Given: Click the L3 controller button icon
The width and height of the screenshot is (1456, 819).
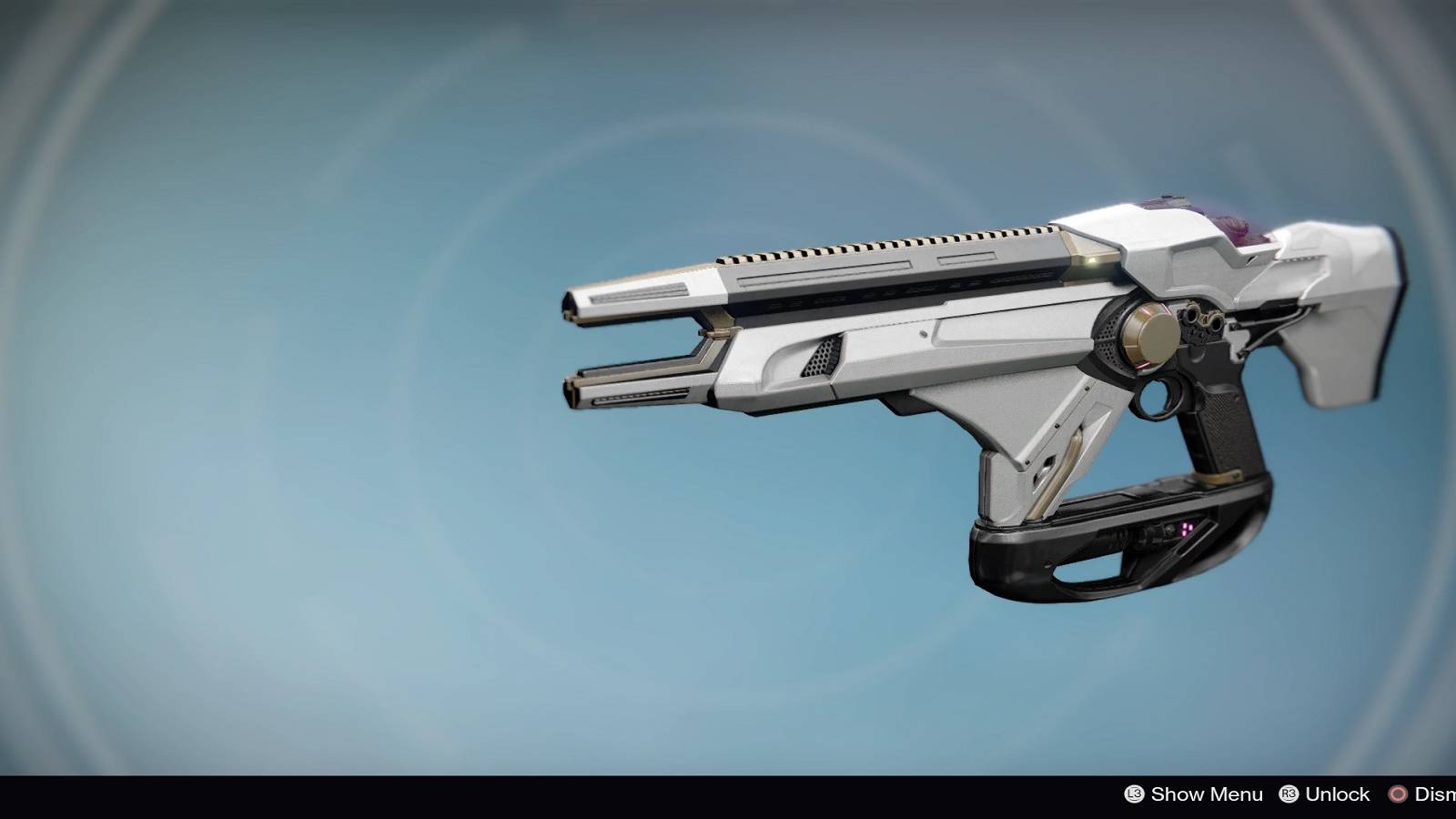Looking at the screenshot, I should [1133, 794].
